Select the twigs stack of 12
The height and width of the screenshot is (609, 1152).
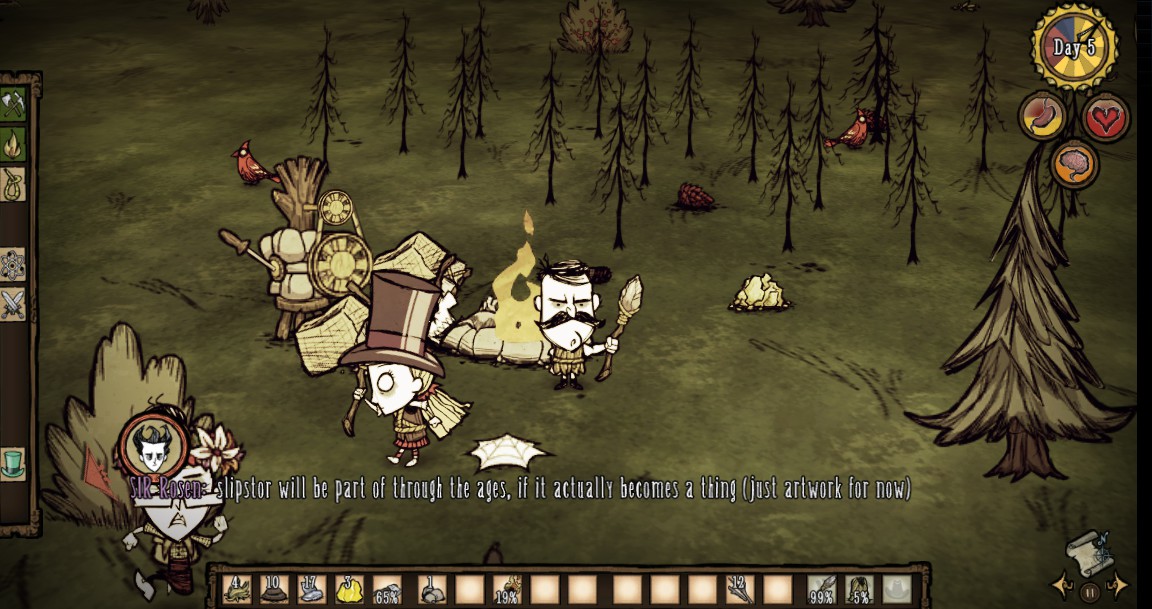740,589
